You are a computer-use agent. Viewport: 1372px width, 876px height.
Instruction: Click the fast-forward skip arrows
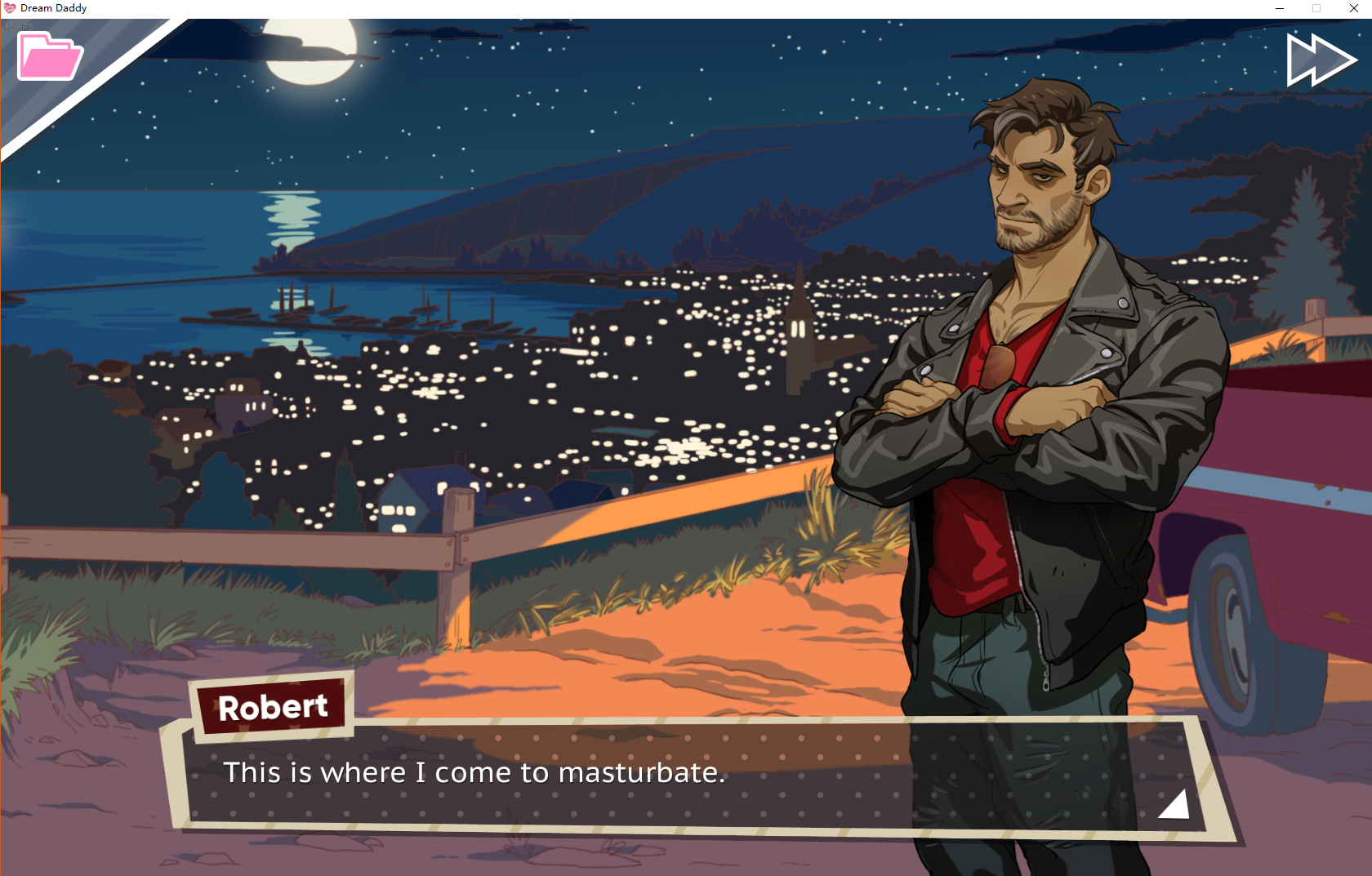(1320, 60)
